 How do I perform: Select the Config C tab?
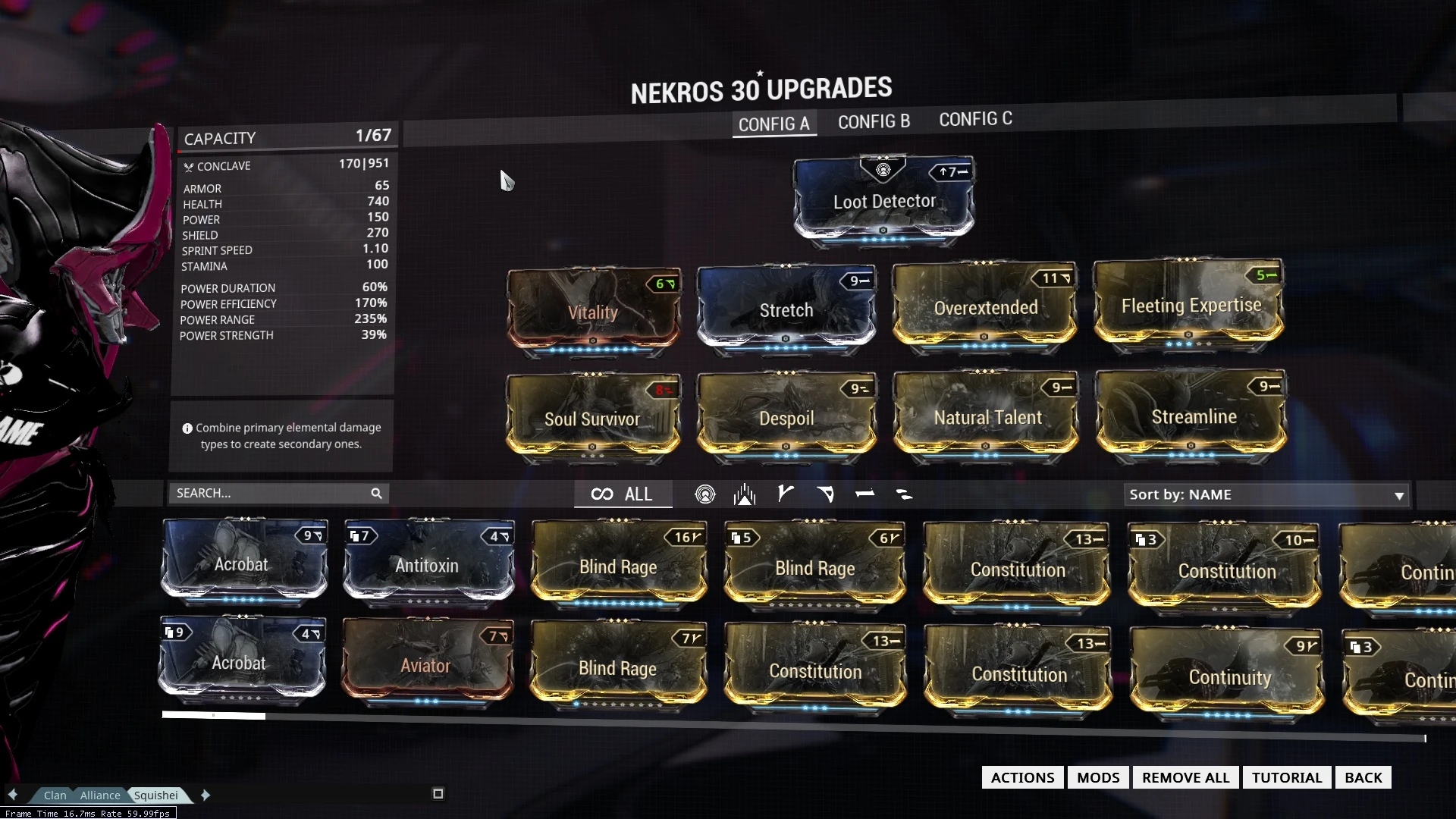[975, 119]
